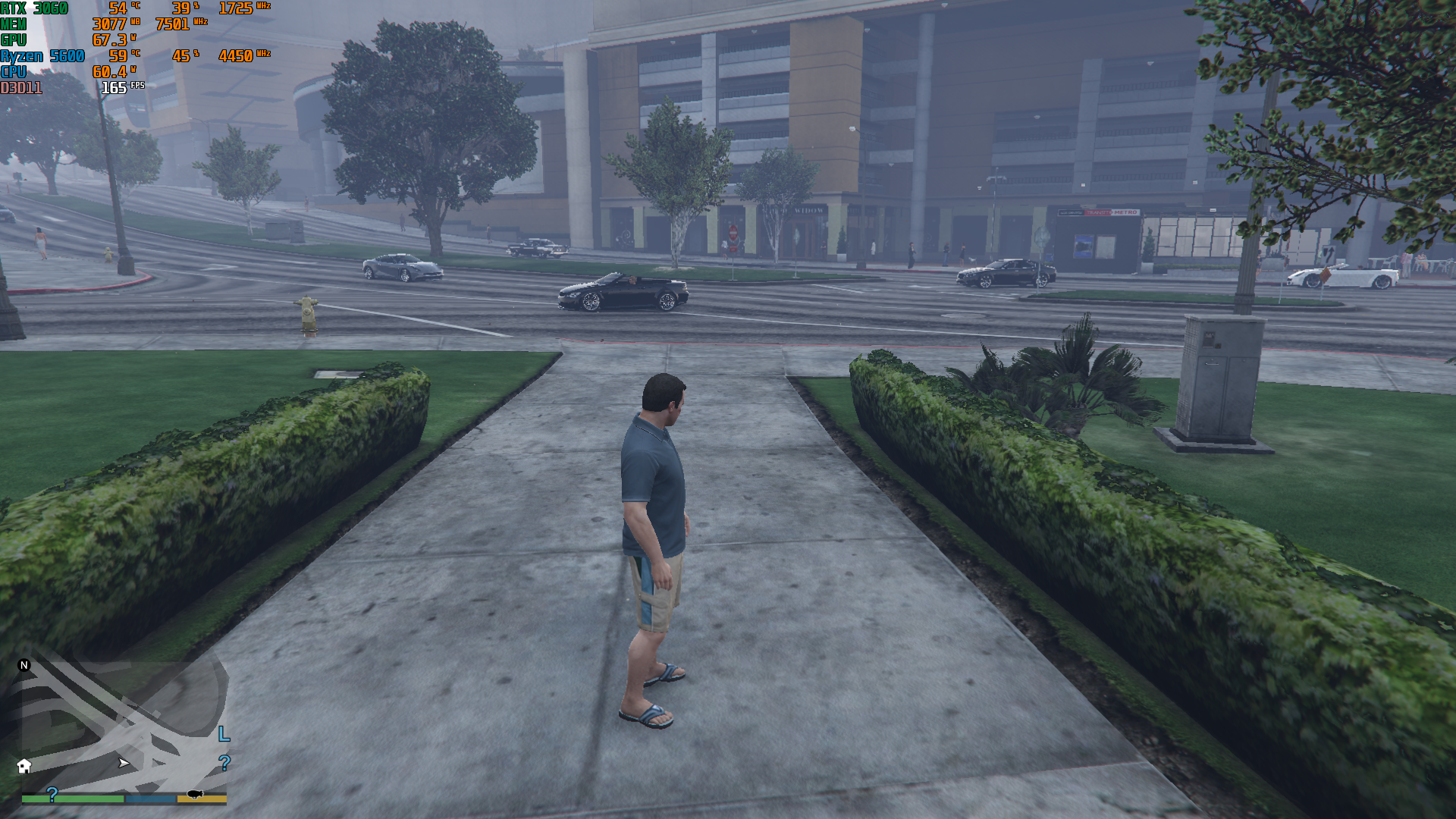Click the north compass marker on the minimap
Image resolution: width=1456 pixels, height=819 pixels.
pyautogui.click(x=24, y=665)
